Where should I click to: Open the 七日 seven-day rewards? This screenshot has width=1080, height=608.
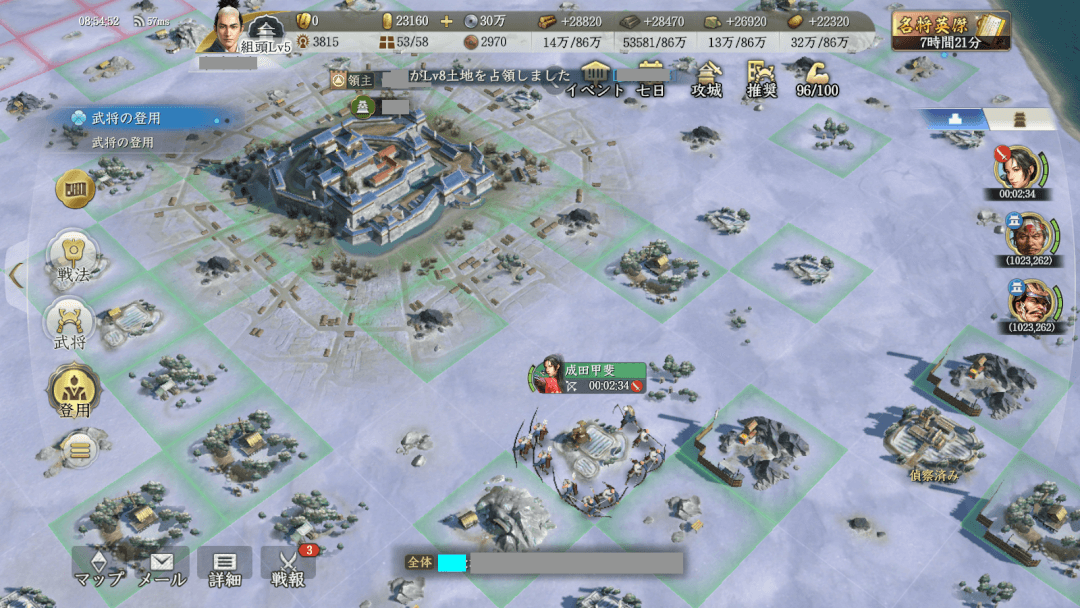point(651,78)
